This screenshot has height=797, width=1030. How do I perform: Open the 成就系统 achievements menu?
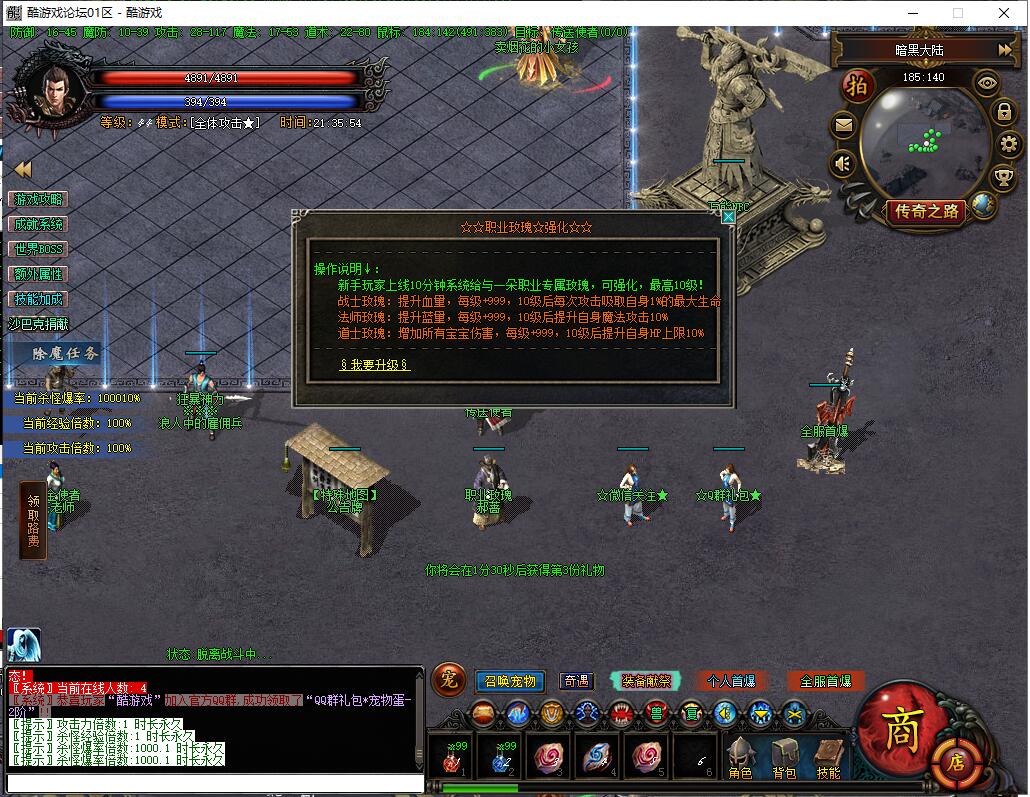click(x=38, y=225)
